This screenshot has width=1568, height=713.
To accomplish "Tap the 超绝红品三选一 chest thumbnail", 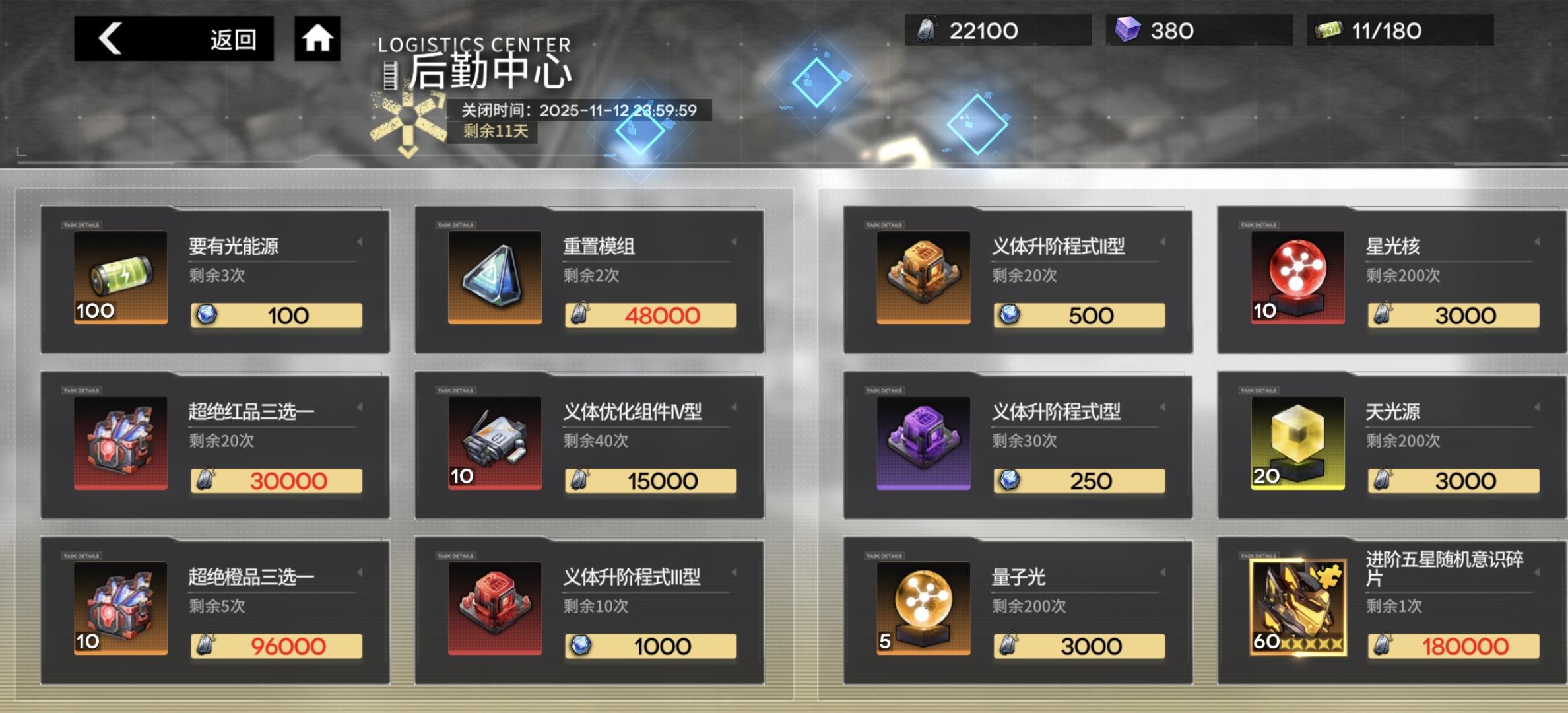I will [120, 444].
